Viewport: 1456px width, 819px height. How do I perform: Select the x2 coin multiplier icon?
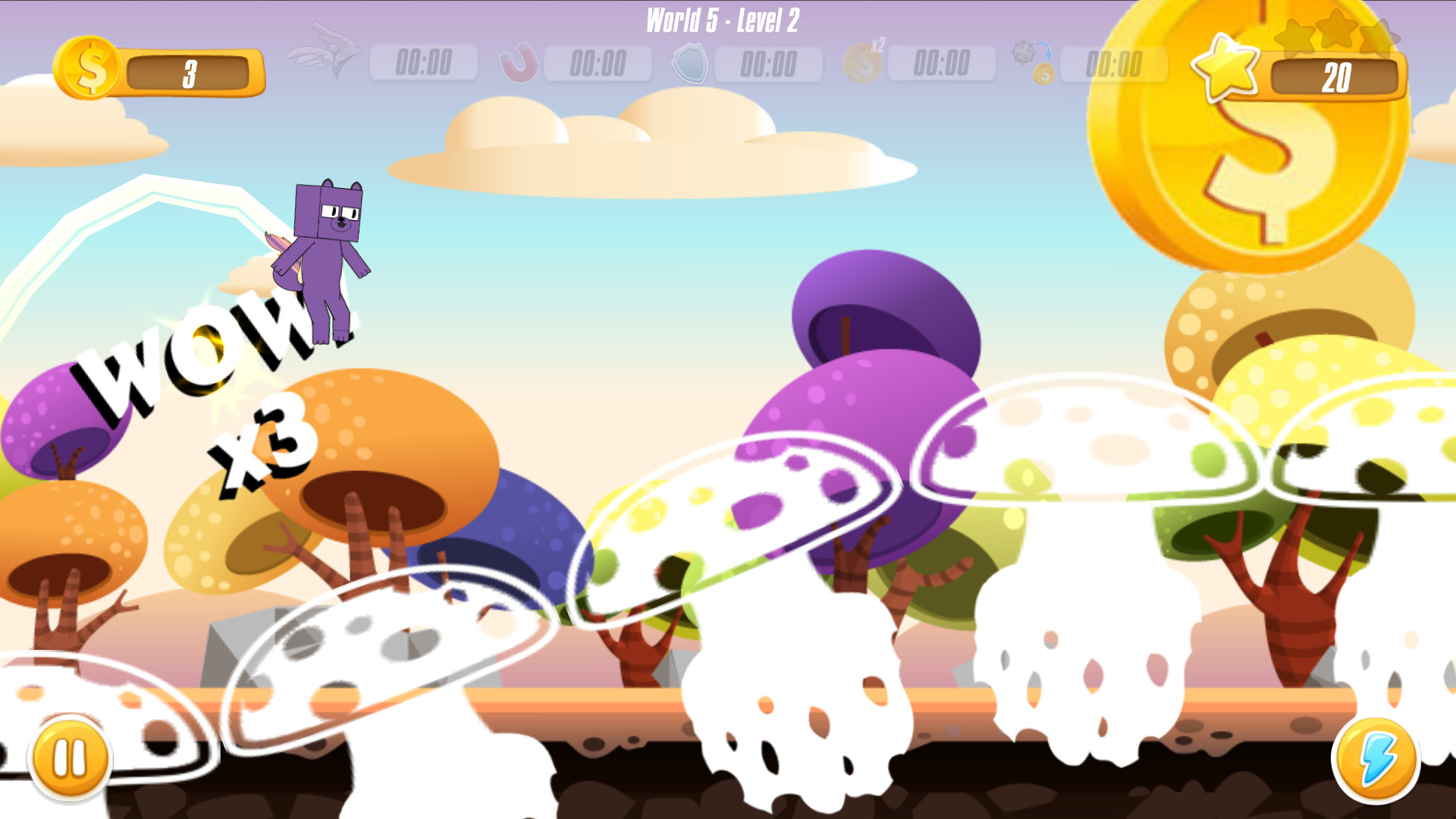pos(863,64)
